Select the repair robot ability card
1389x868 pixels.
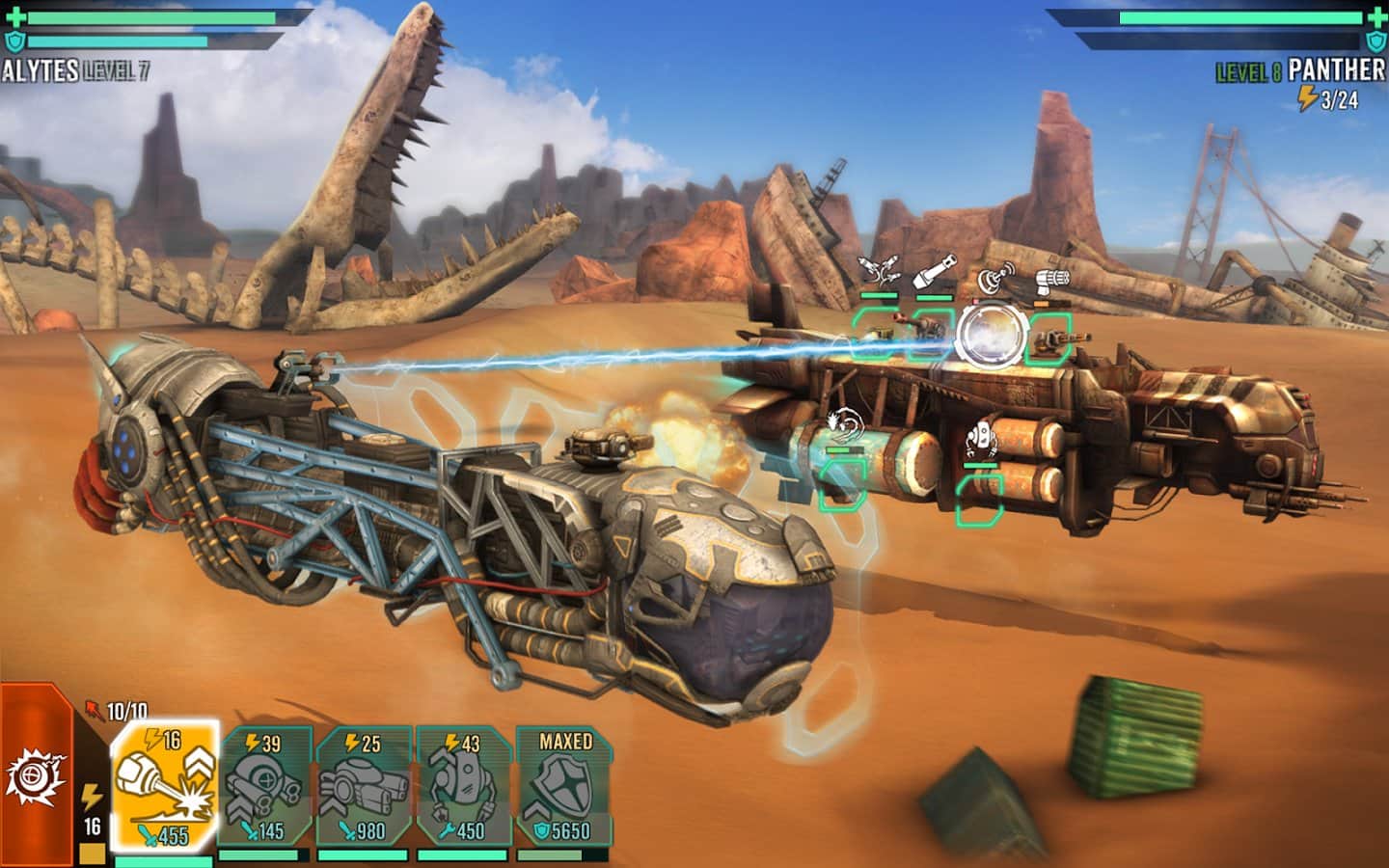point(464,785)
